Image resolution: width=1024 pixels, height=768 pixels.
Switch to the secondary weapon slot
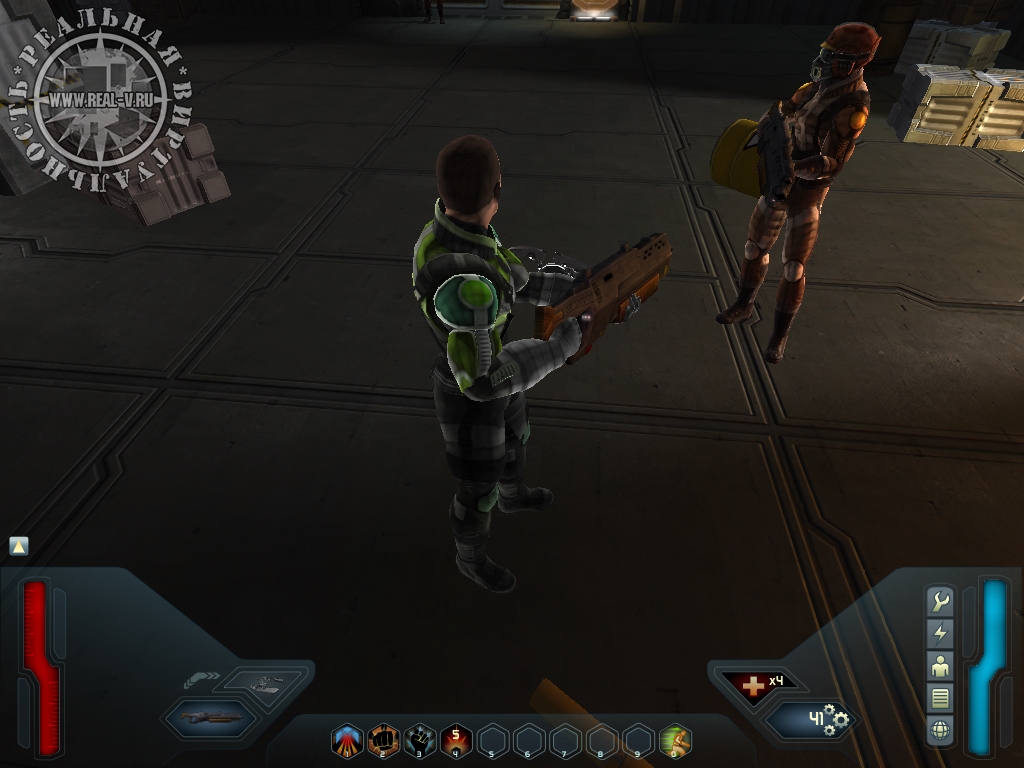point(264,682)
